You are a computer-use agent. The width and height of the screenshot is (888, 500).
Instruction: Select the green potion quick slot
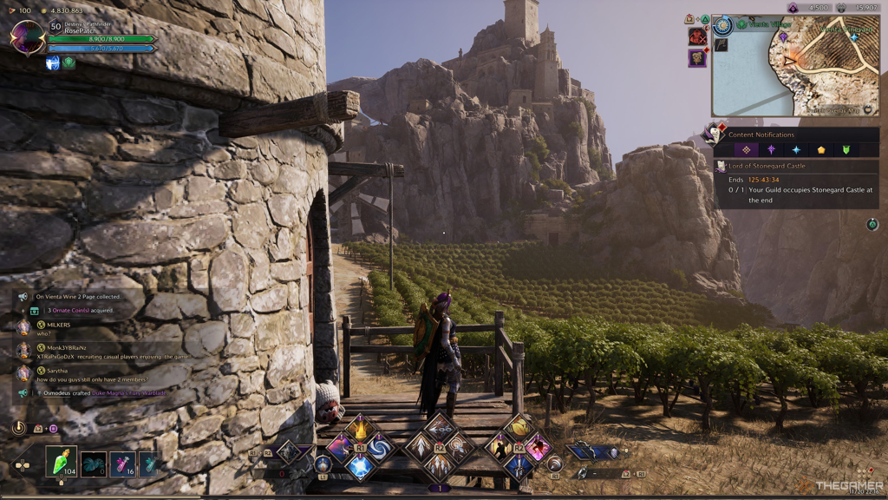61,462
